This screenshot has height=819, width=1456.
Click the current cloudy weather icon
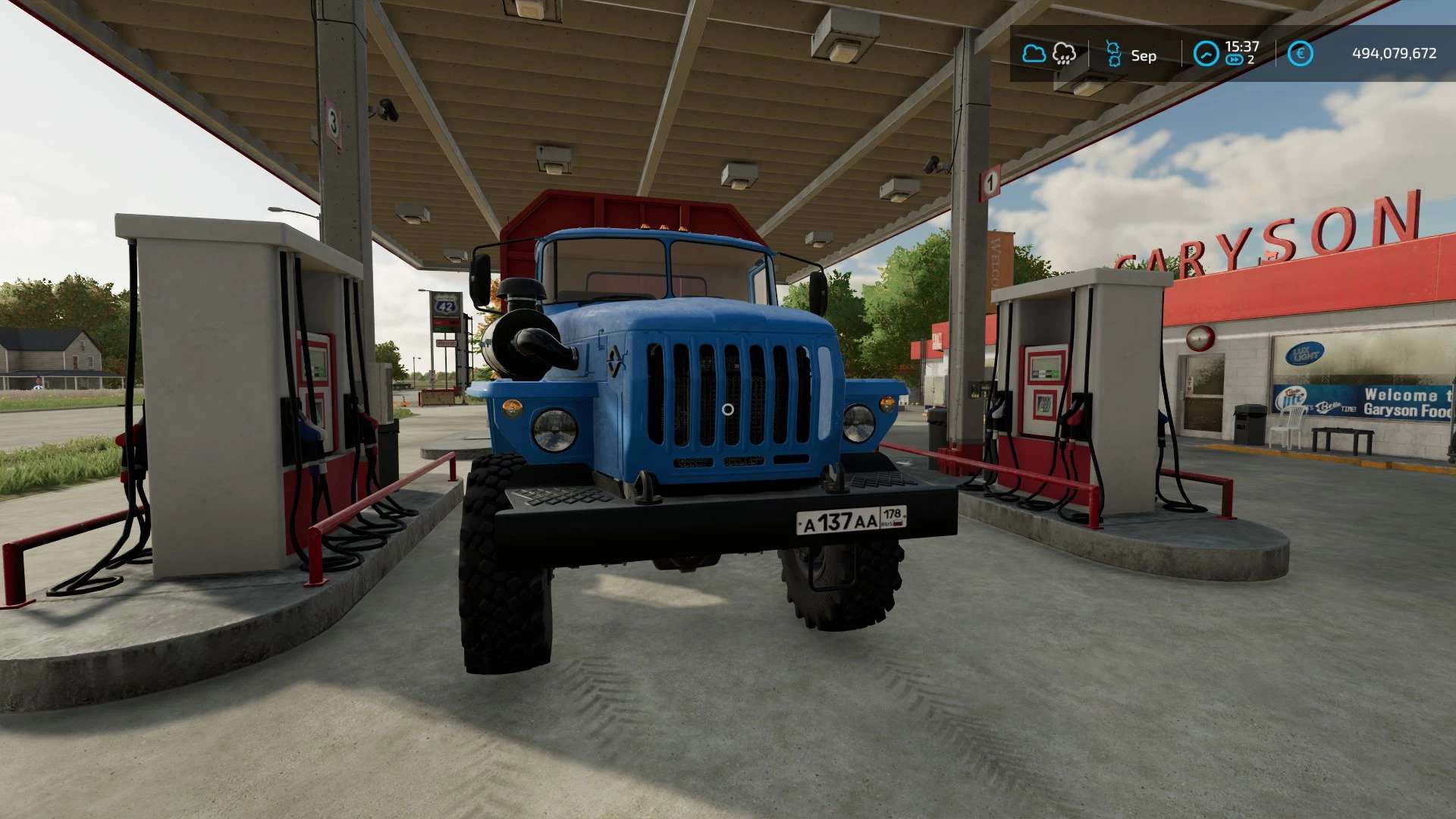coord(1034,54)
